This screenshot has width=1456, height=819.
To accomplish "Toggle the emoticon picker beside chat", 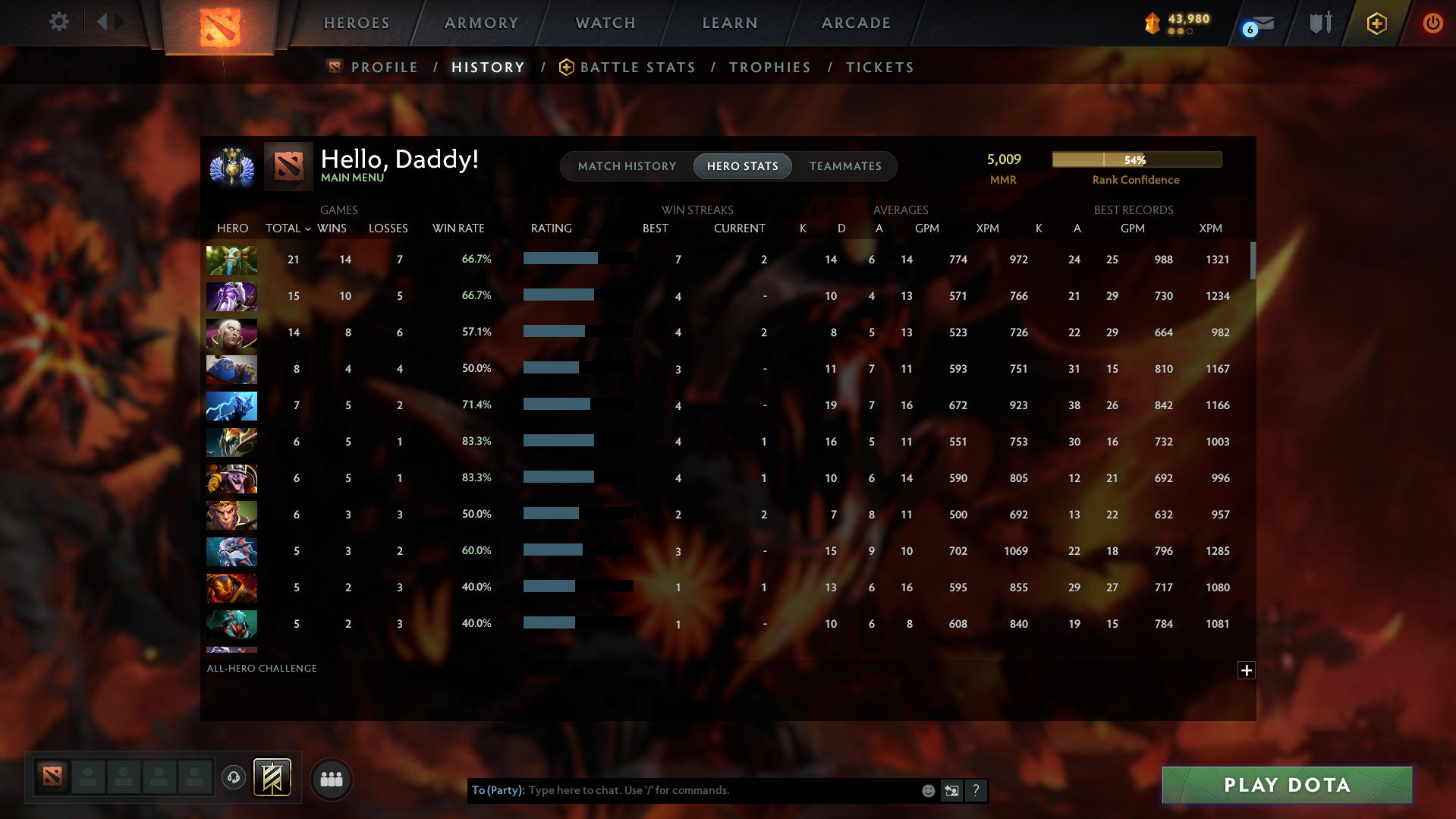I will (927, 789).
